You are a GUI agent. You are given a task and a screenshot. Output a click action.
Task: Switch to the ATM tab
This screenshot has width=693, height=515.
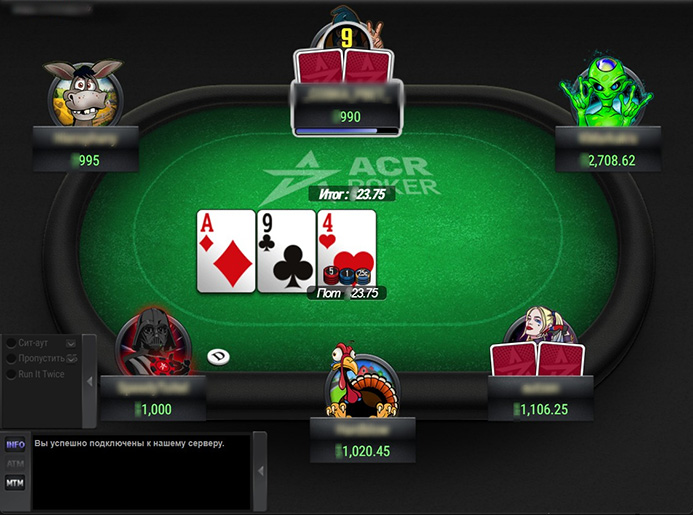15,464
